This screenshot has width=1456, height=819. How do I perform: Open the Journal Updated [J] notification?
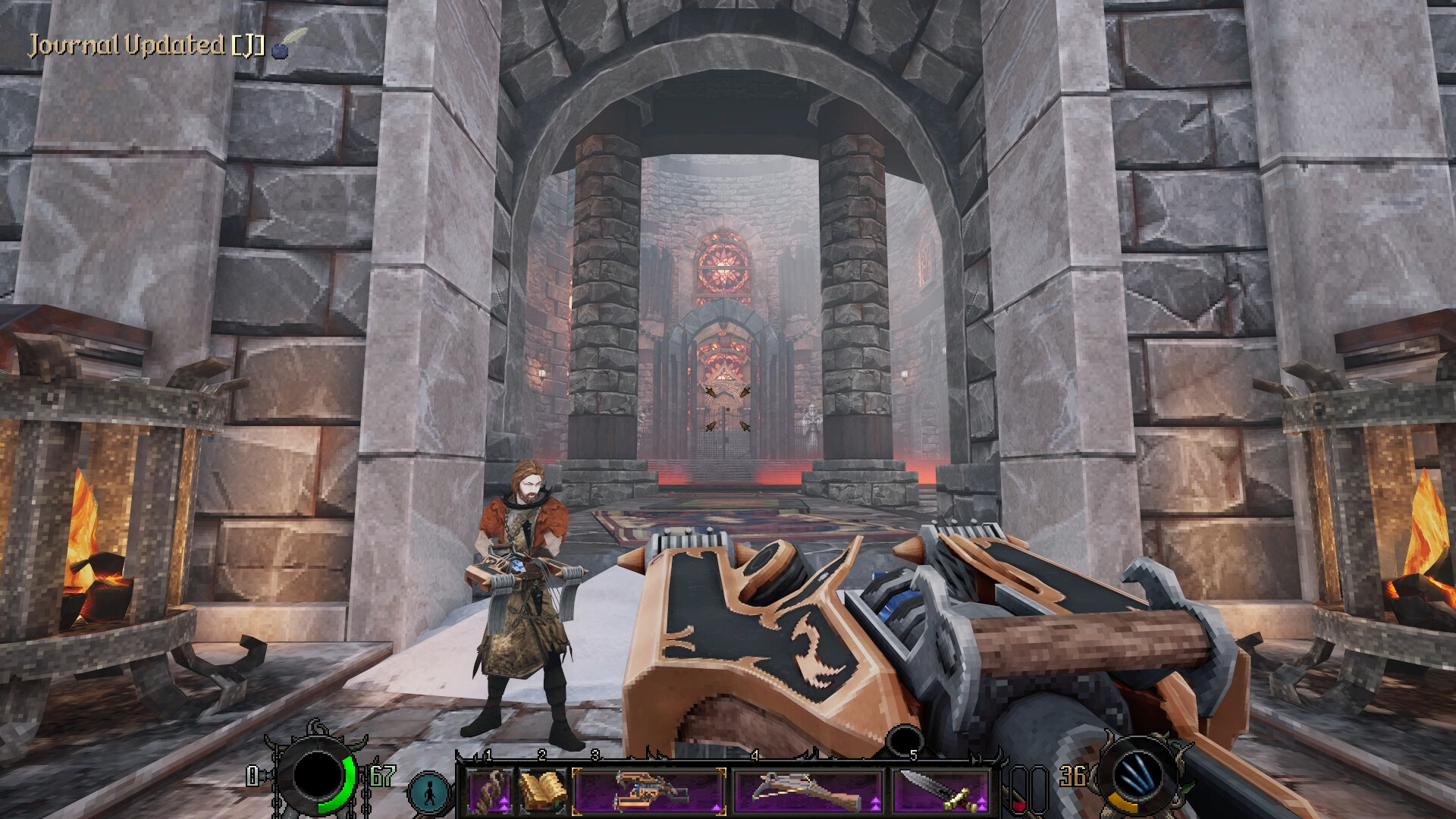click(144, 44)
